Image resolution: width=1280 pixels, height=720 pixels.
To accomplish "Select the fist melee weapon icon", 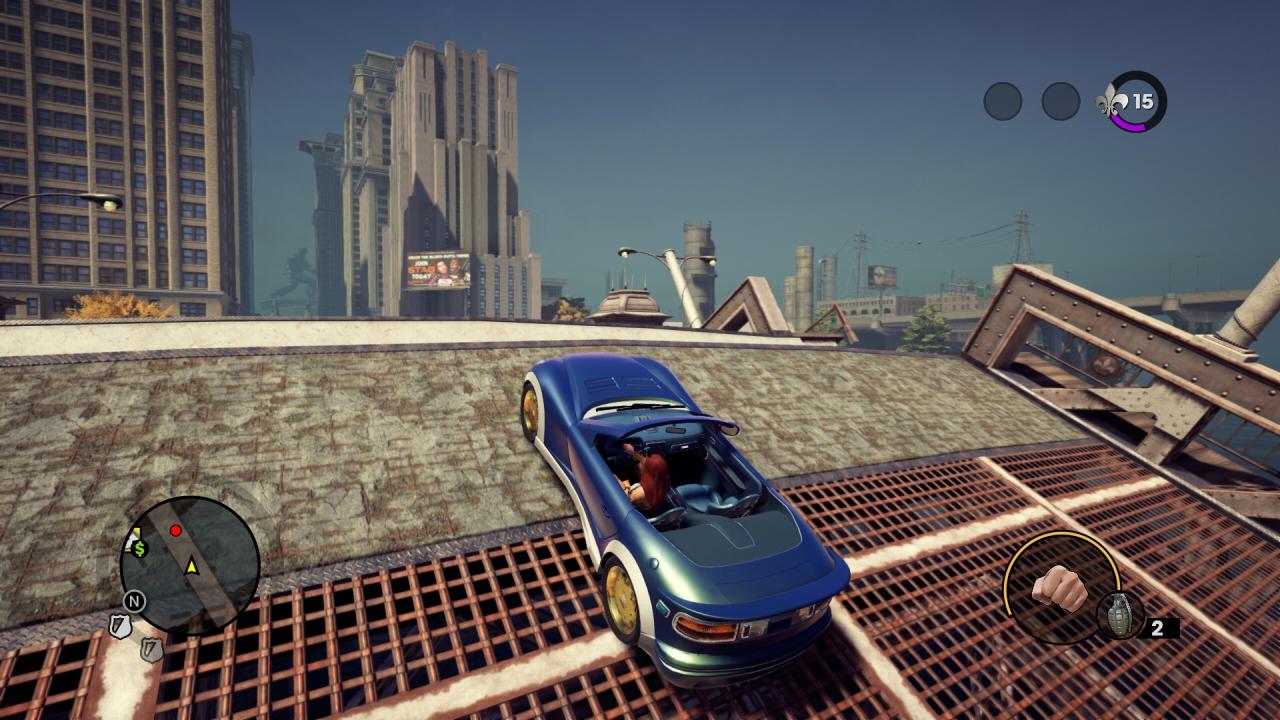I will tap(1059, 588).
